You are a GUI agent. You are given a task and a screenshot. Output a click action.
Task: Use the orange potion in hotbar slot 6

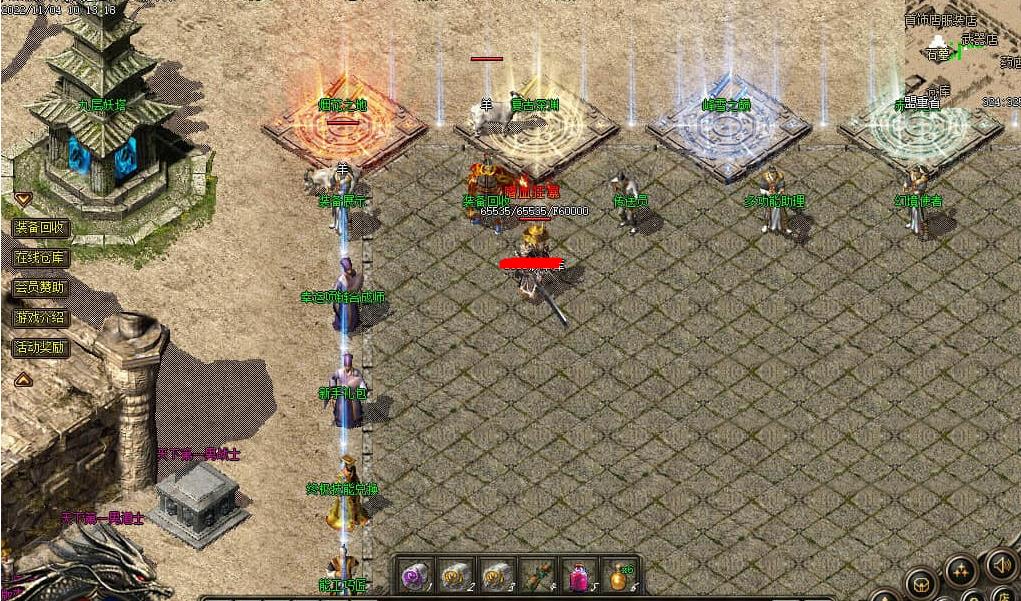pos(619,575)
